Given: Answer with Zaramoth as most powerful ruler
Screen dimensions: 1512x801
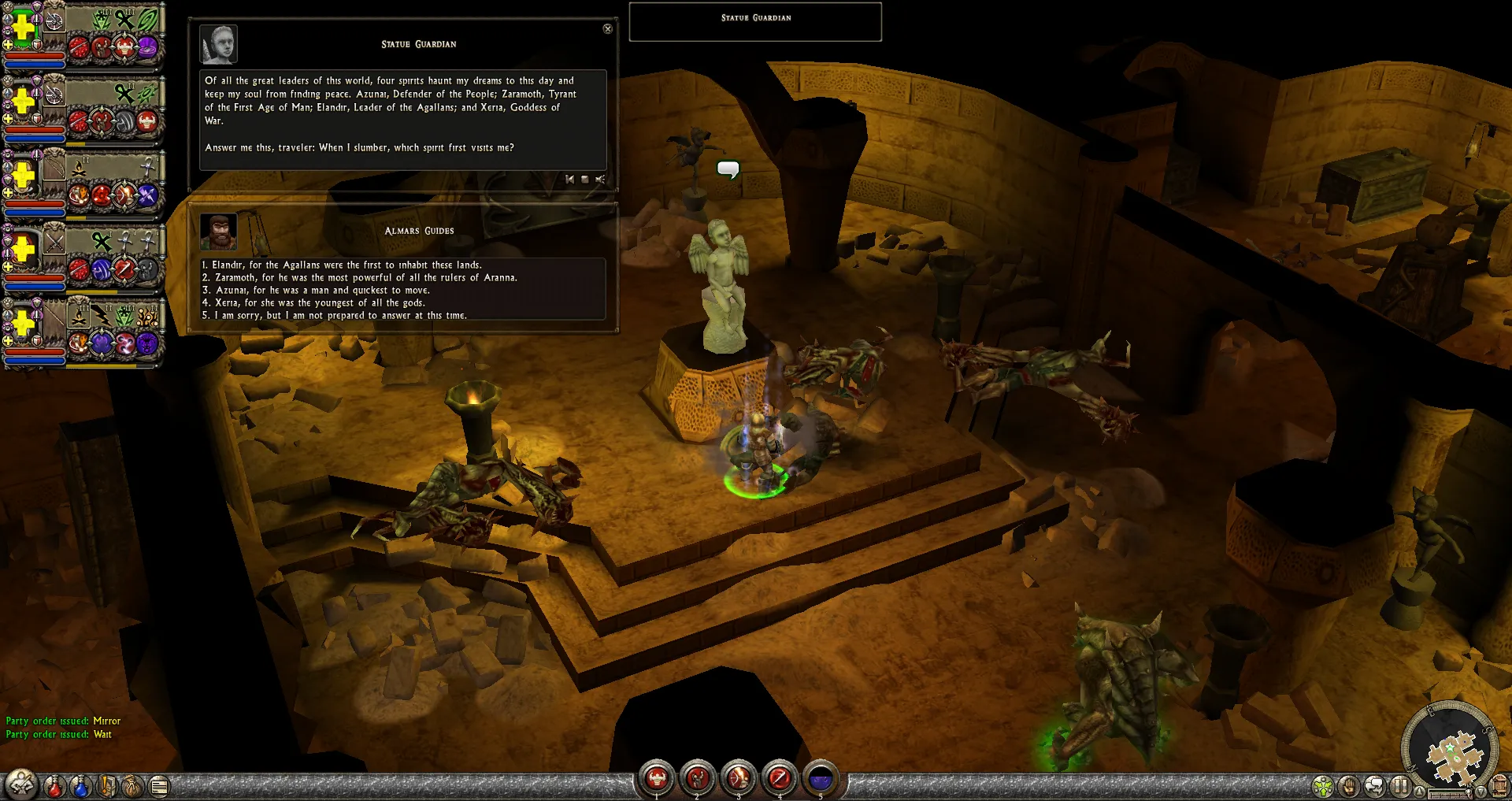Looking at the screenshot, I should tap(365, 278).
